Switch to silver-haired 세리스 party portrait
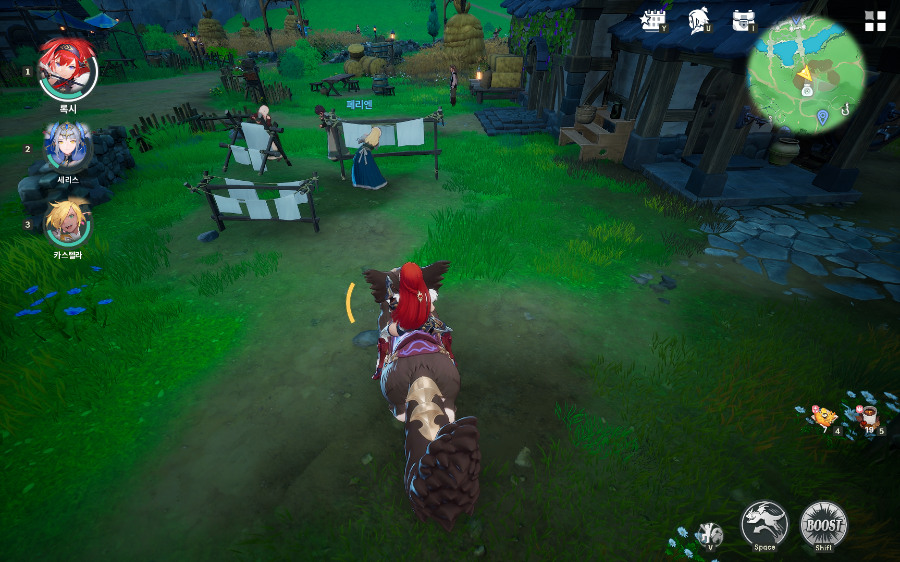 tap(68, 147)
